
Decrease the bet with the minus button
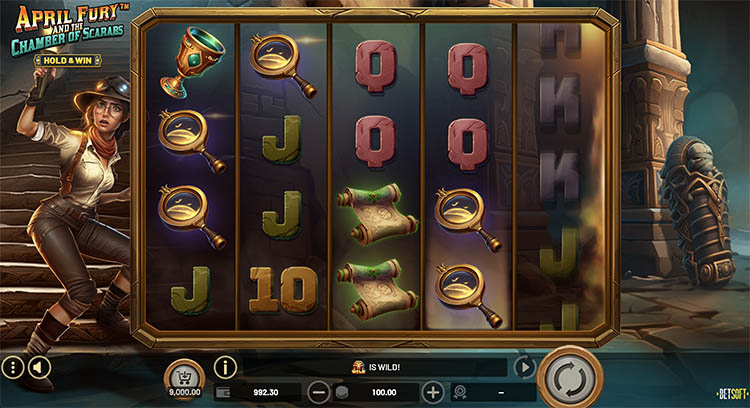(317, 392)
